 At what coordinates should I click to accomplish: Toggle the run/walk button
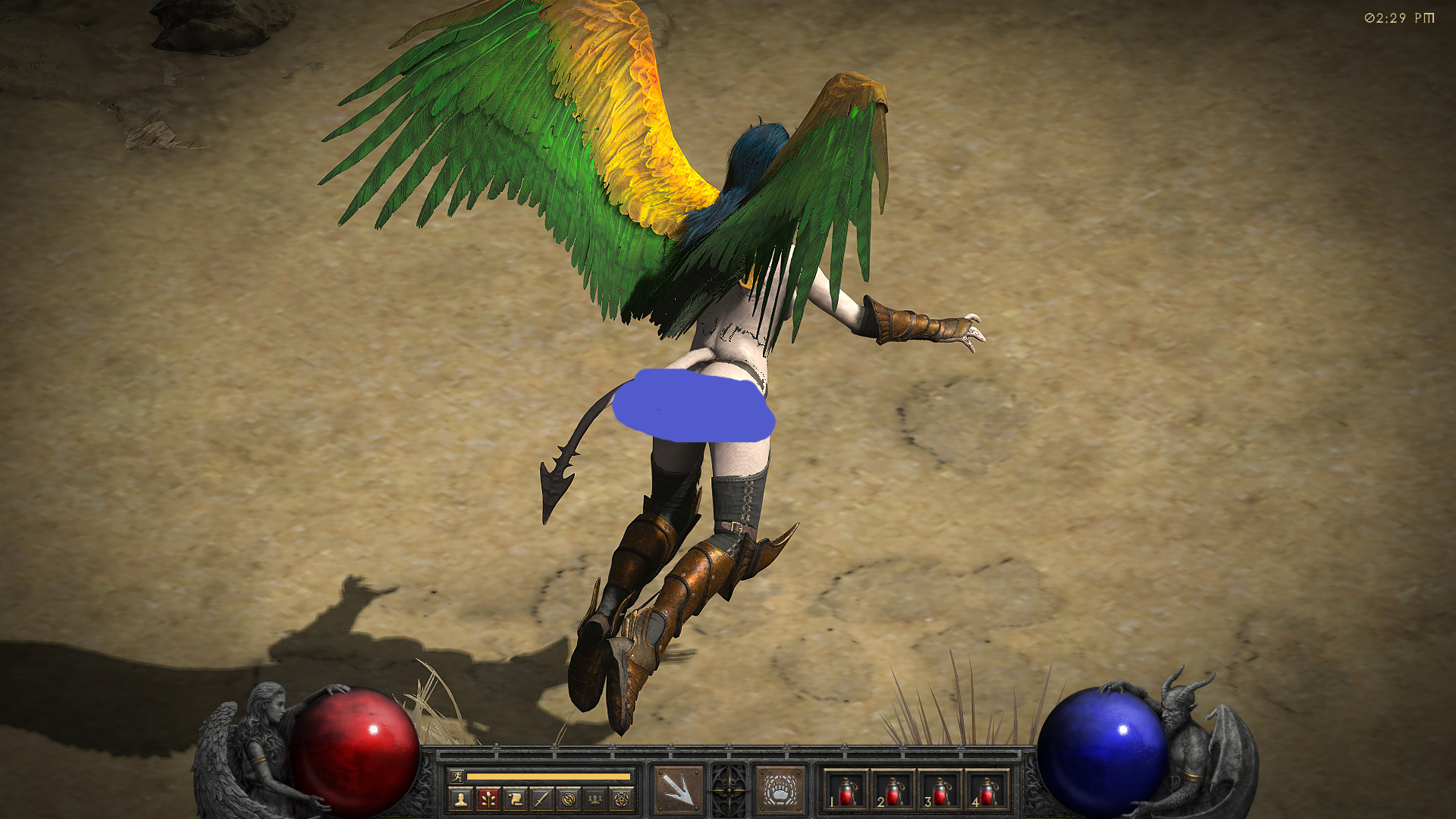coord(457,776)
